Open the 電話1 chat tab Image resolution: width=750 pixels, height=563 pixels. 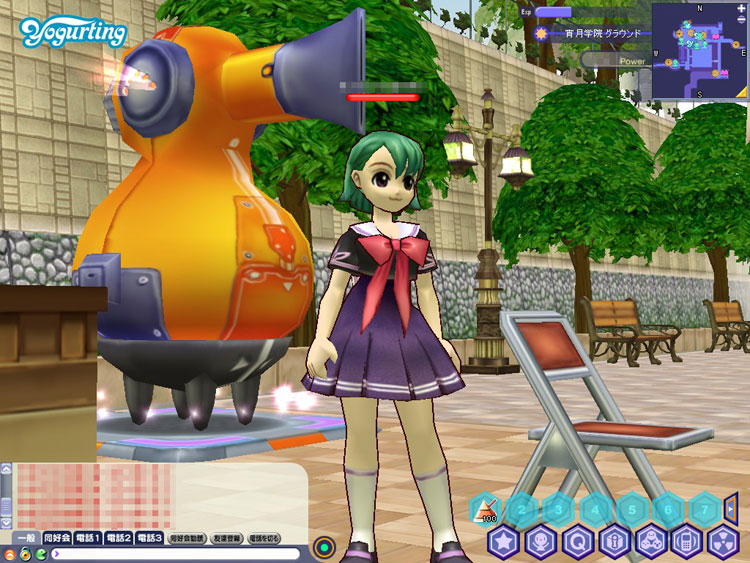[x=91, y=538]
